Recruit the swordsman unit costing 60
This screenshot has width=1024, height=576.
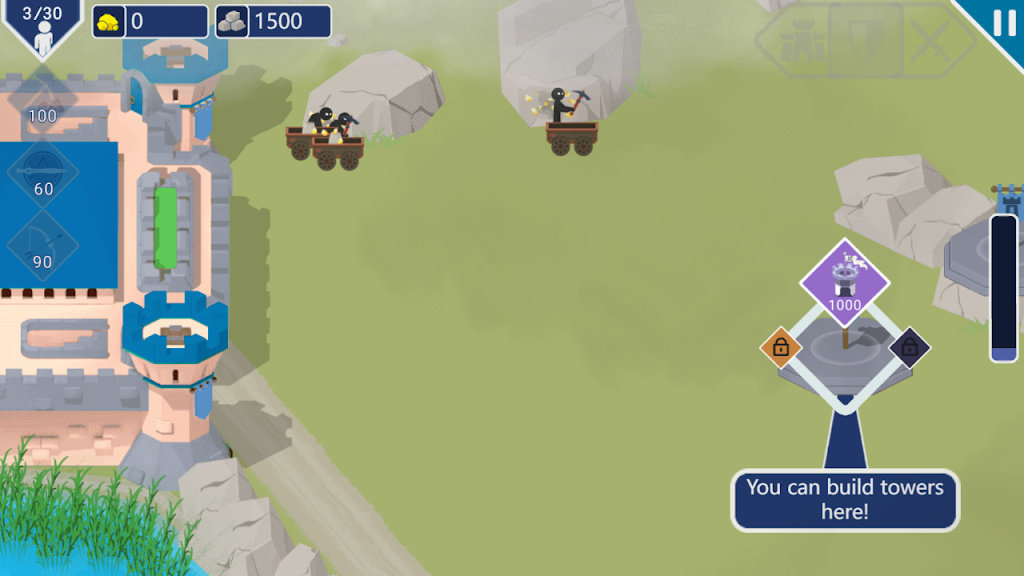click(43, 170)
